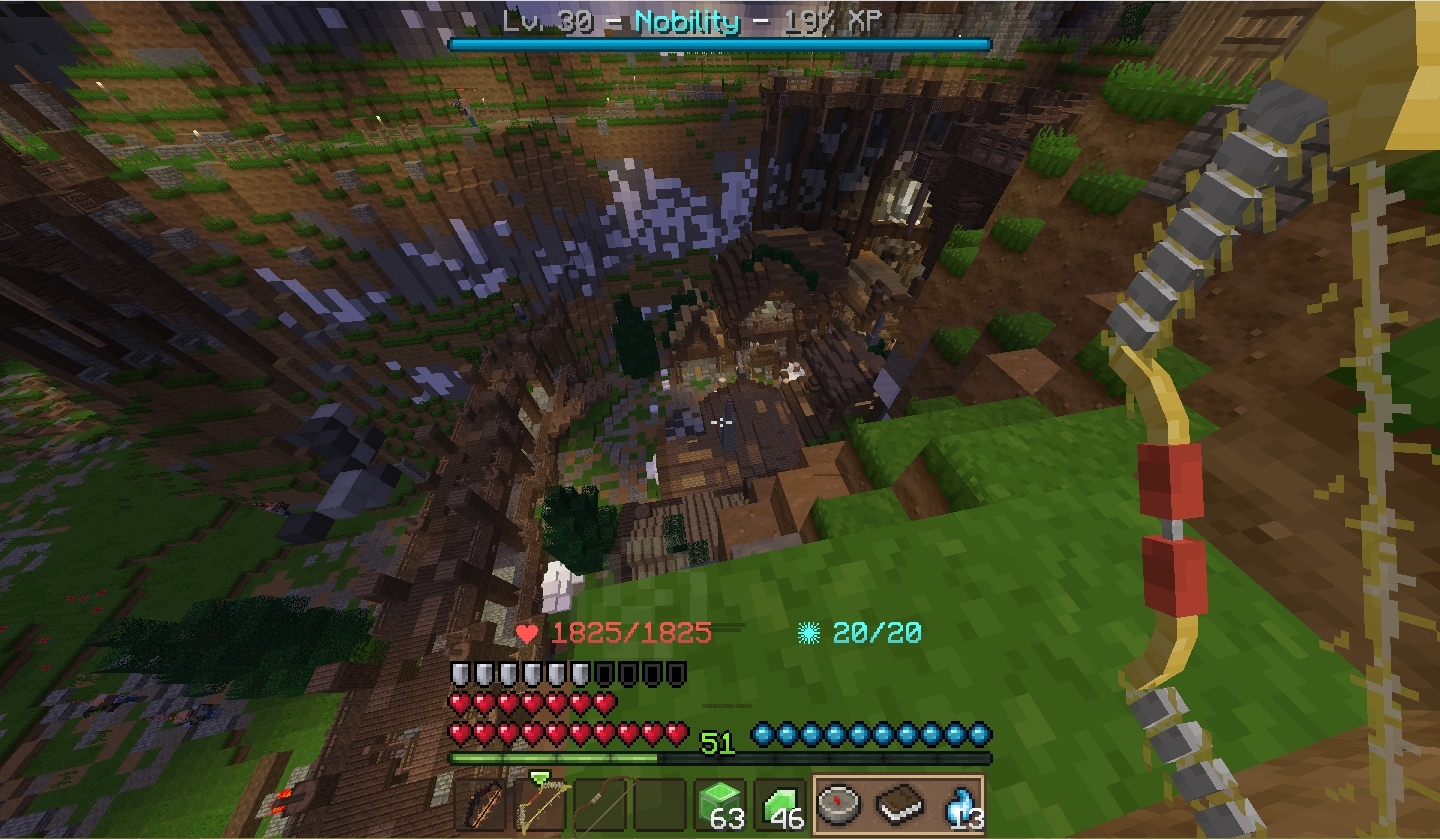The height and width of the screenshot is (839, 1440).
Task: Select the plain wooden bow slot
Action: click(x=601, y=805)
